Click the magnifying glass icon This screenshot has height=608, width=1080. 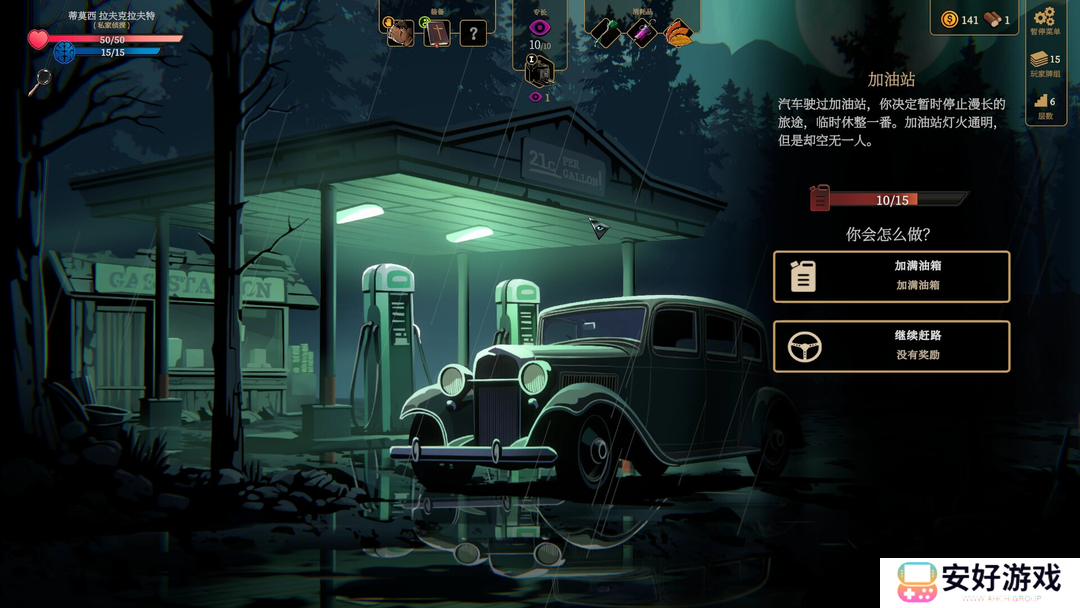[x=39, y=82]
